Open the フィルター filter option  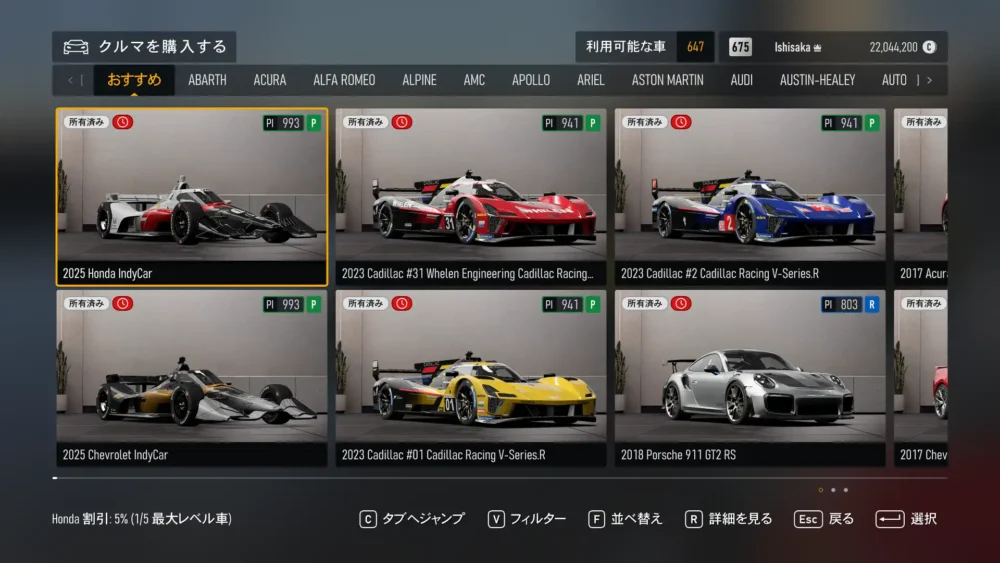point(527,519)
